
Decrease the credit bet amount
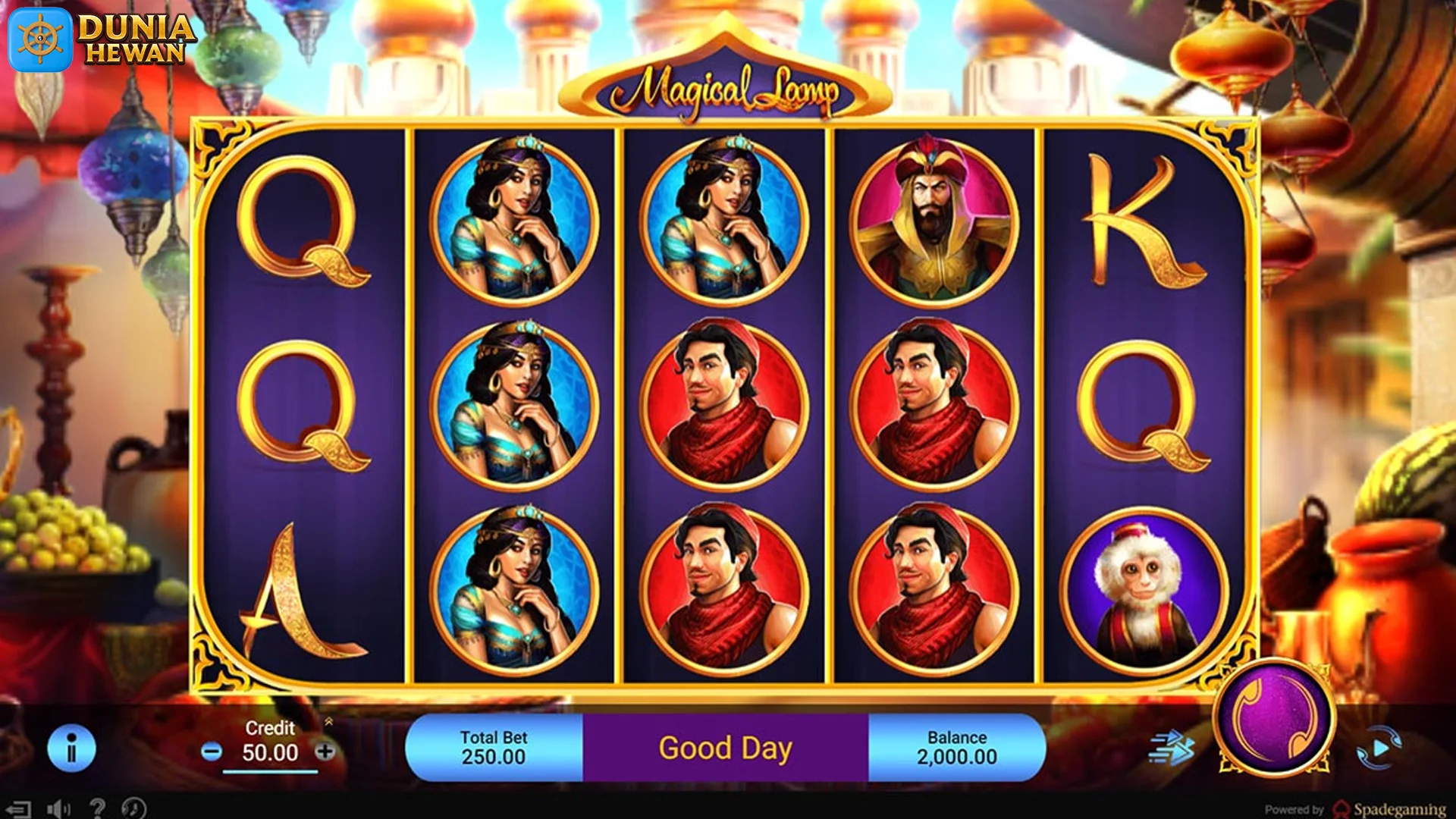coord(211,752)
